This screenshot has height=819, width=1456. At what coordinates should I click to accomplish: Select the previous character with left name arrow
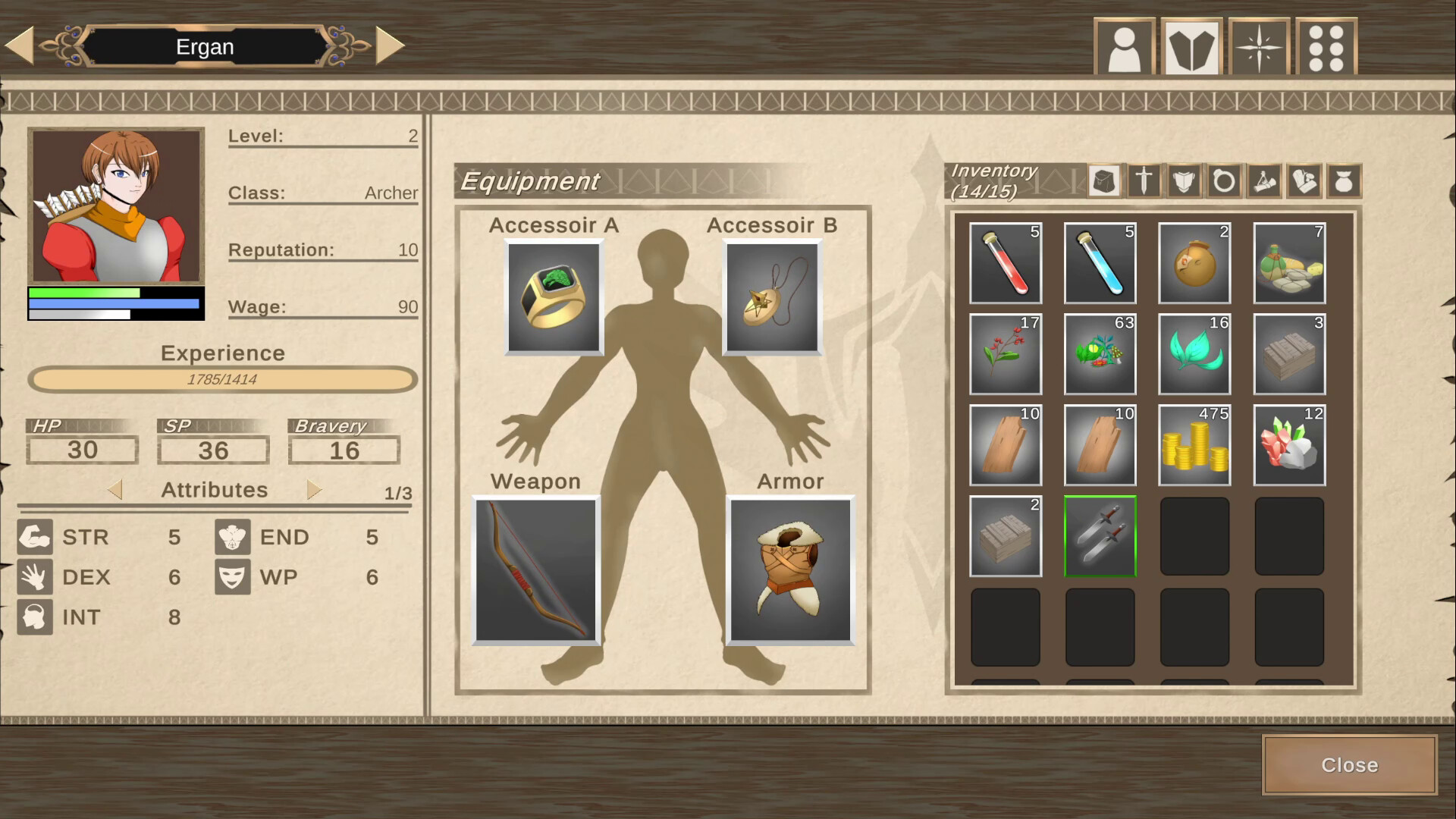click(20, 44)
